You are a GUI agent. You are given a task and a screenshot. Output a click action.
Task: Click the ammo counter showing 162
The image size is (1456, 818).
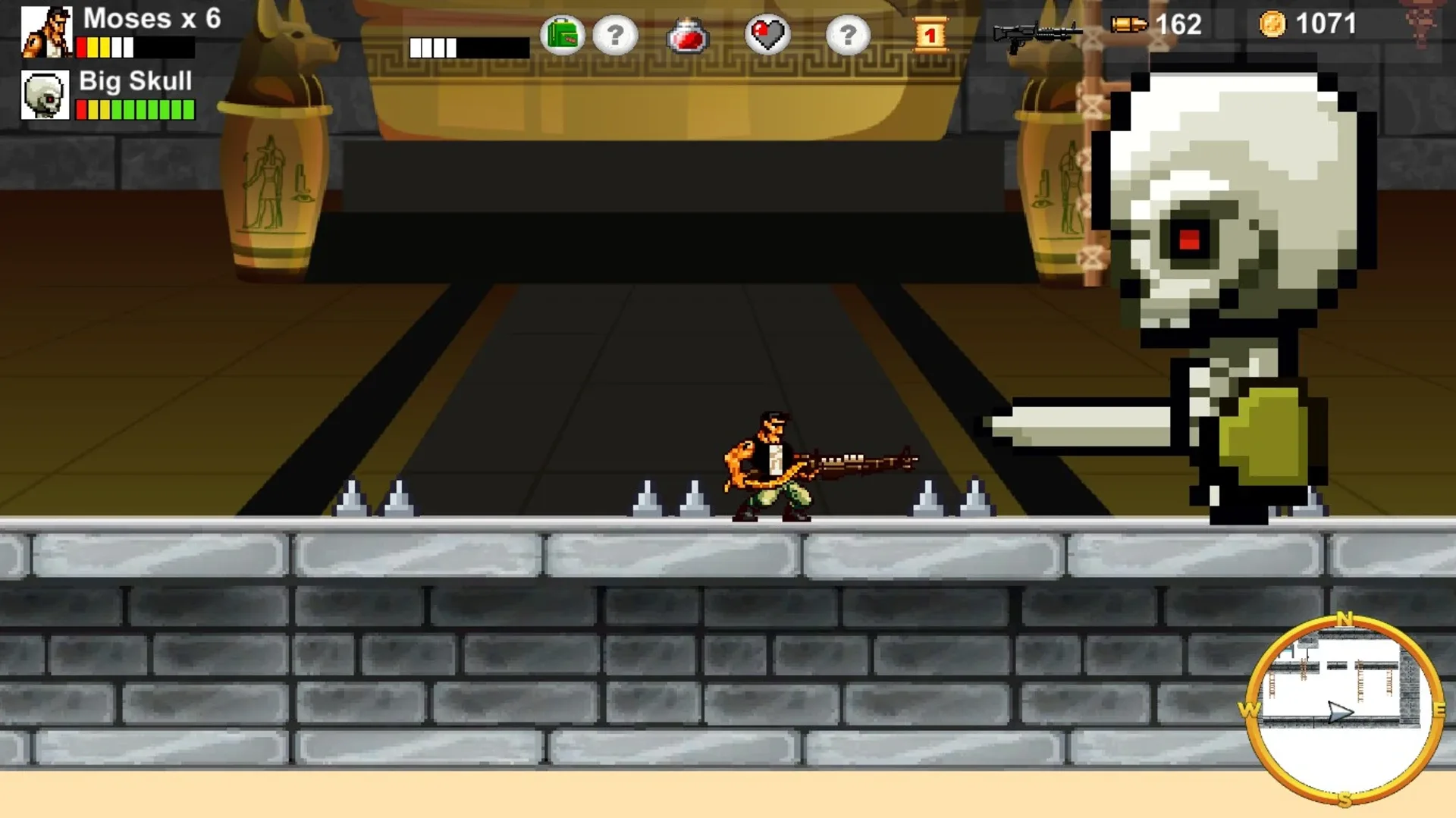point(1178,24)
